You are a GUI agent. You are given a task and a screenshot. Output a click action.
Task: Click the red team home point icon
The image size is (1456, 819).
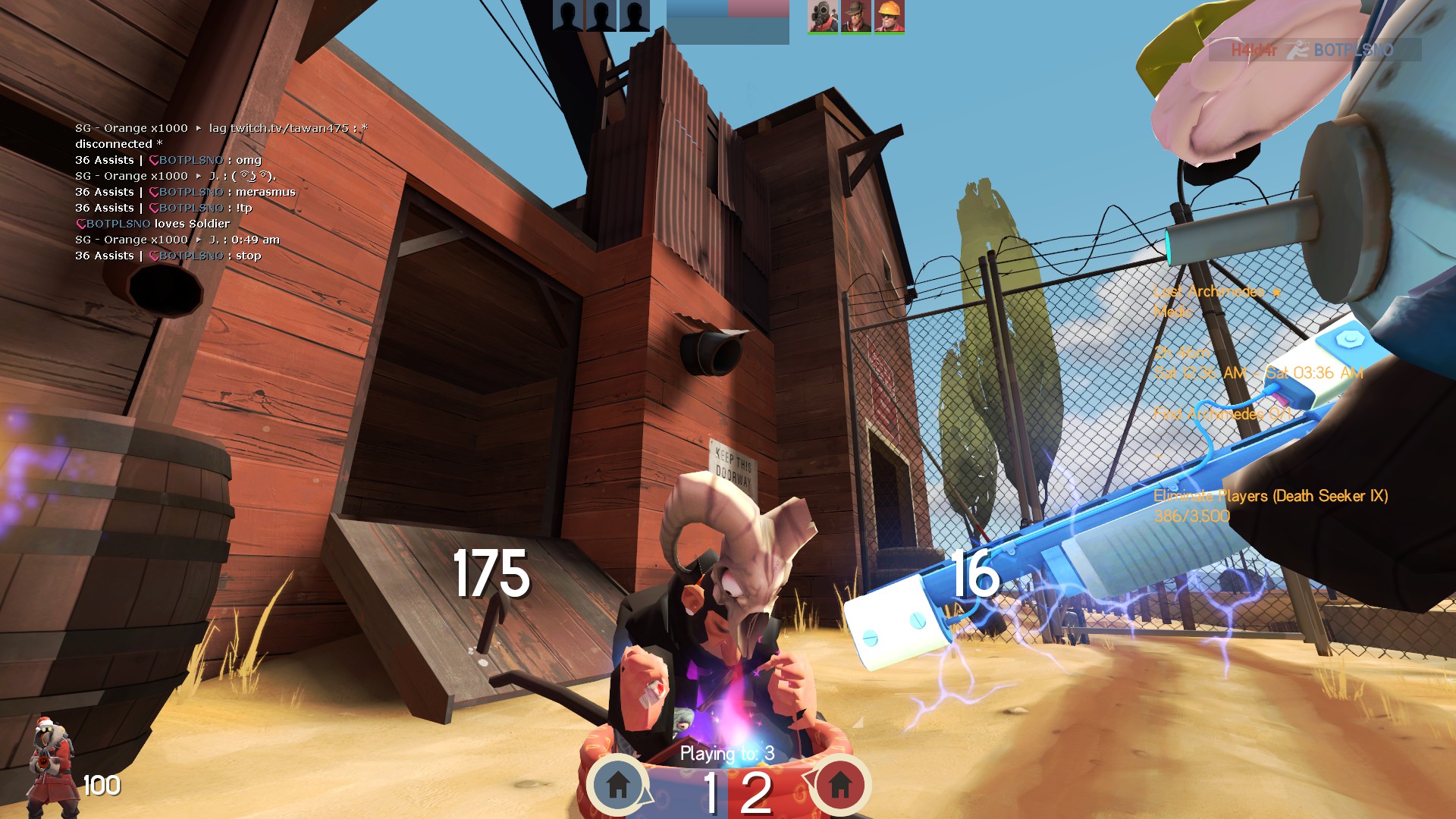tap(839, 784)
